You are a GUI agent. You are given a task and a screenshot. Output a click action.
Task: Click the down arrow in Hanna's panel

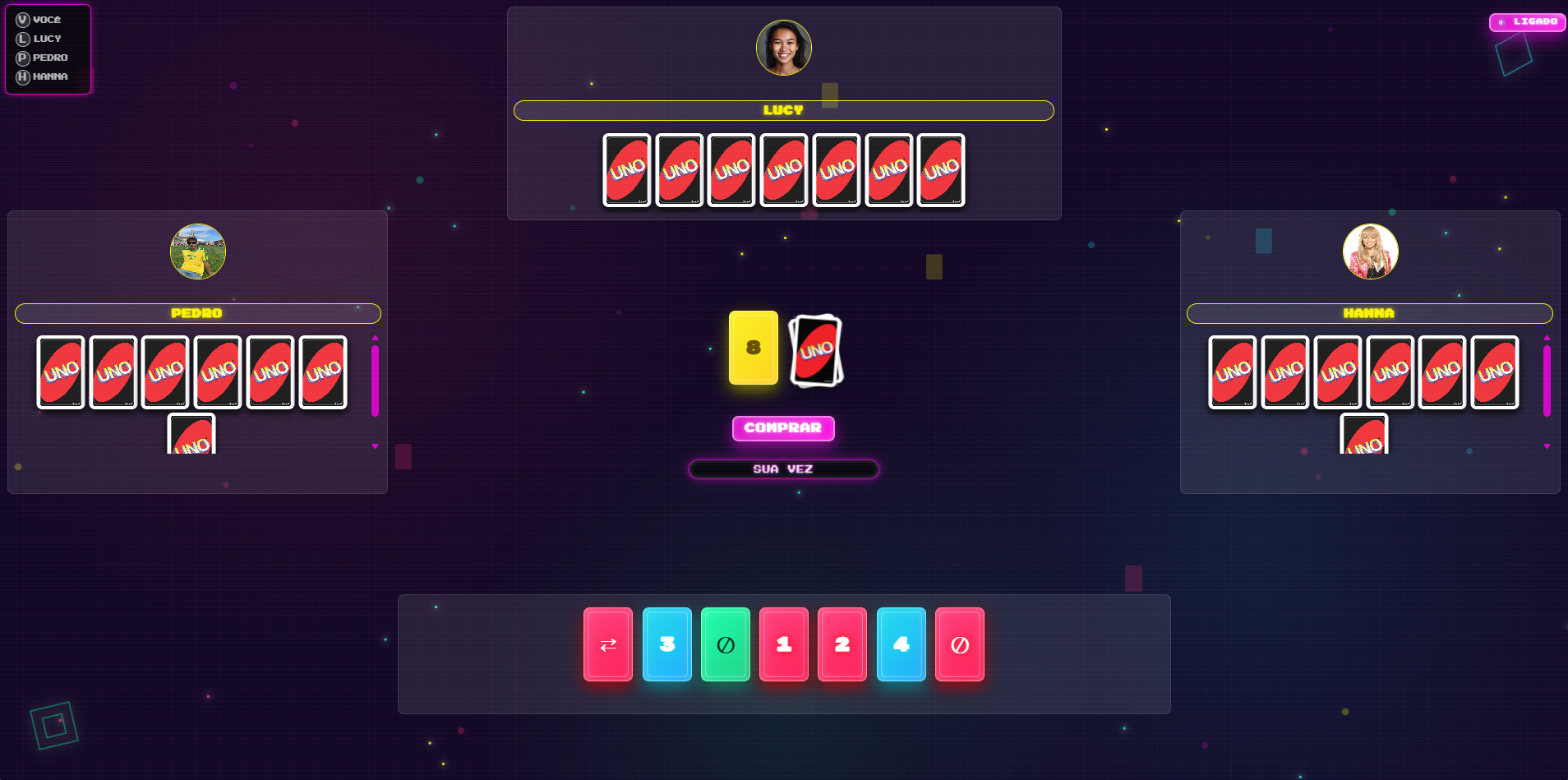point(1547,446)
